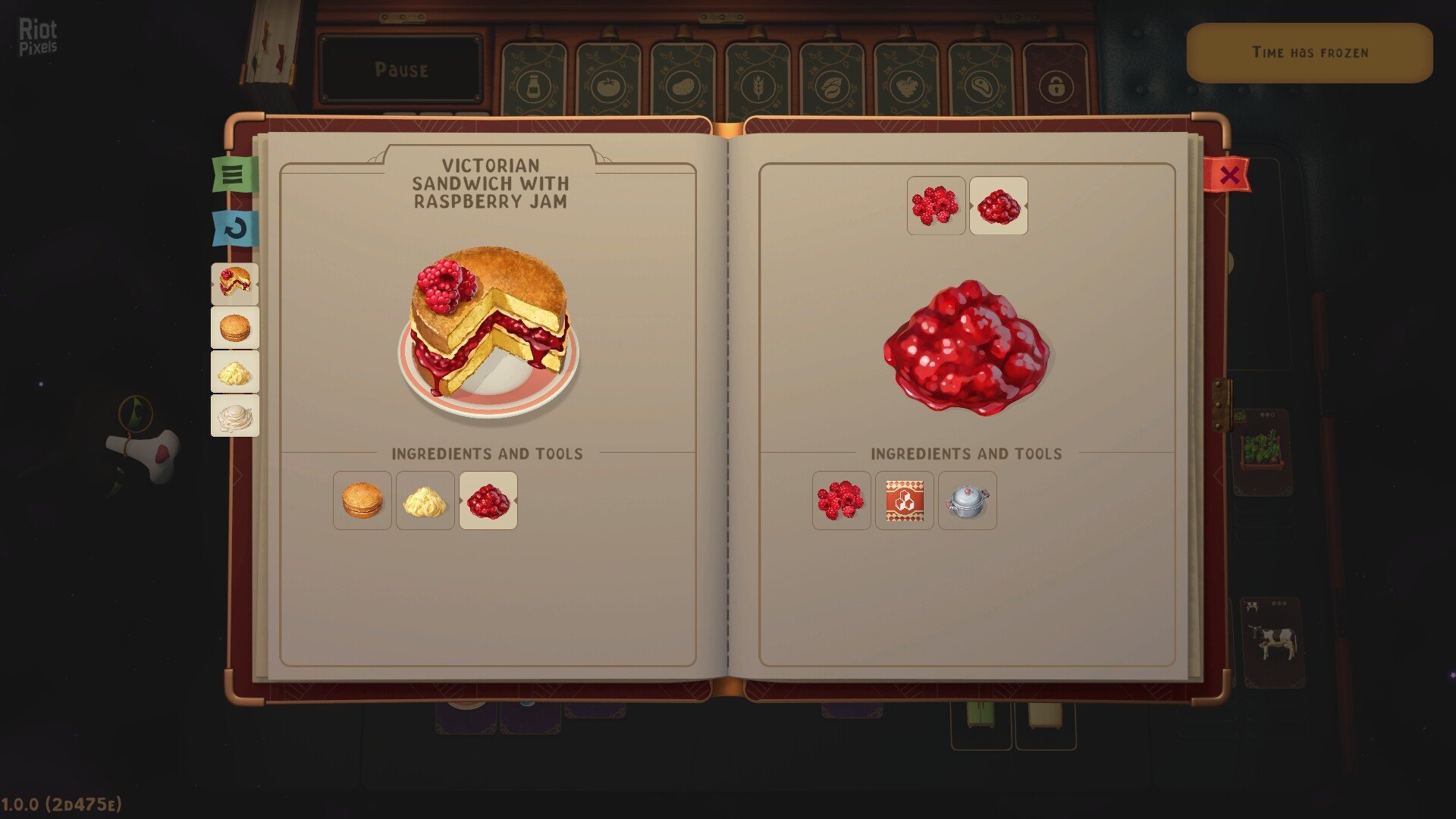Viewport: 1456px width, 819px height.
Task: Click the yellow cream ingredient under the sandwich
Action: (425, 500)
